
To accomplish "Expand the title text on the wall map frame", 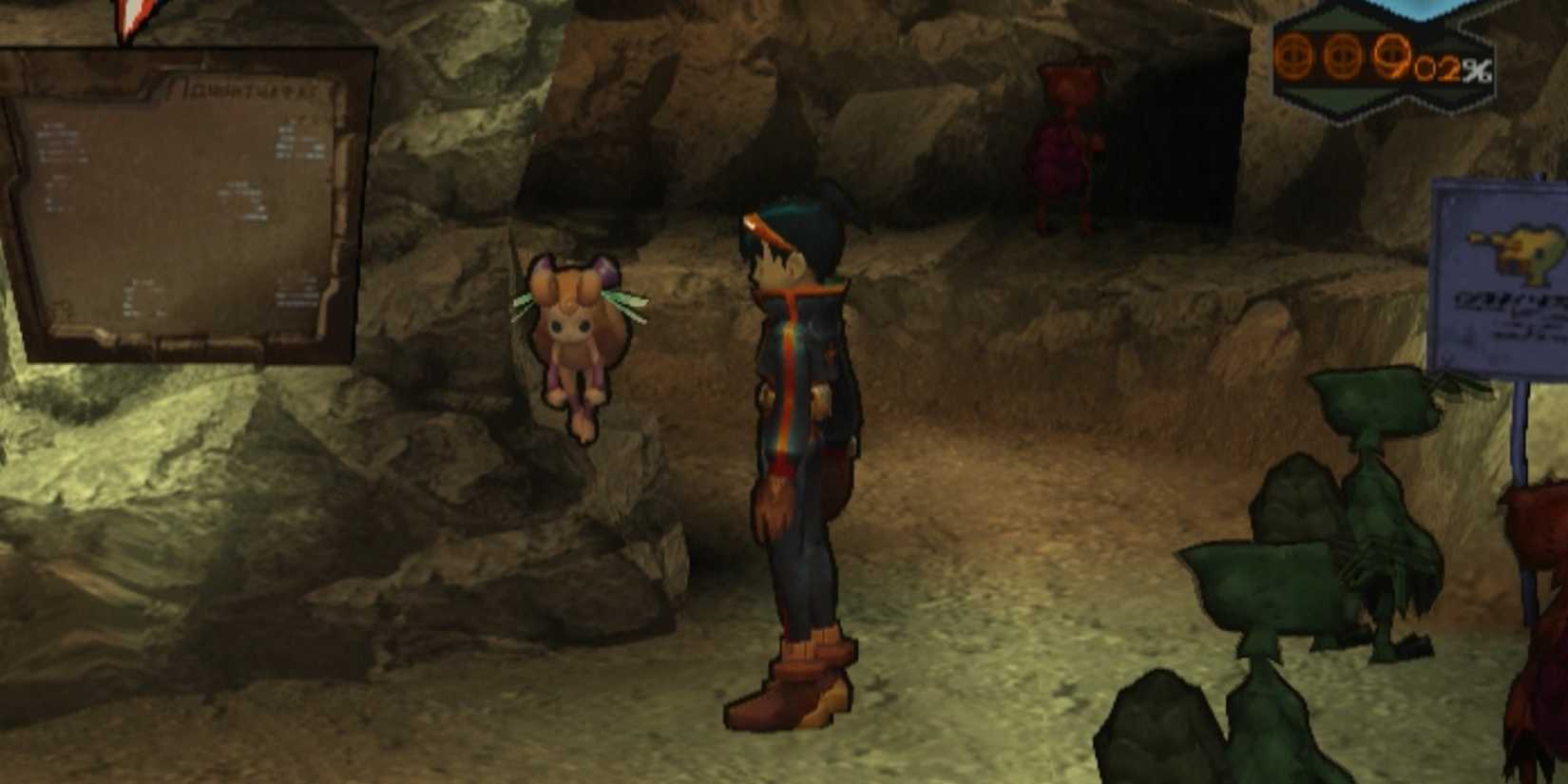I will (x=257, y=90).
